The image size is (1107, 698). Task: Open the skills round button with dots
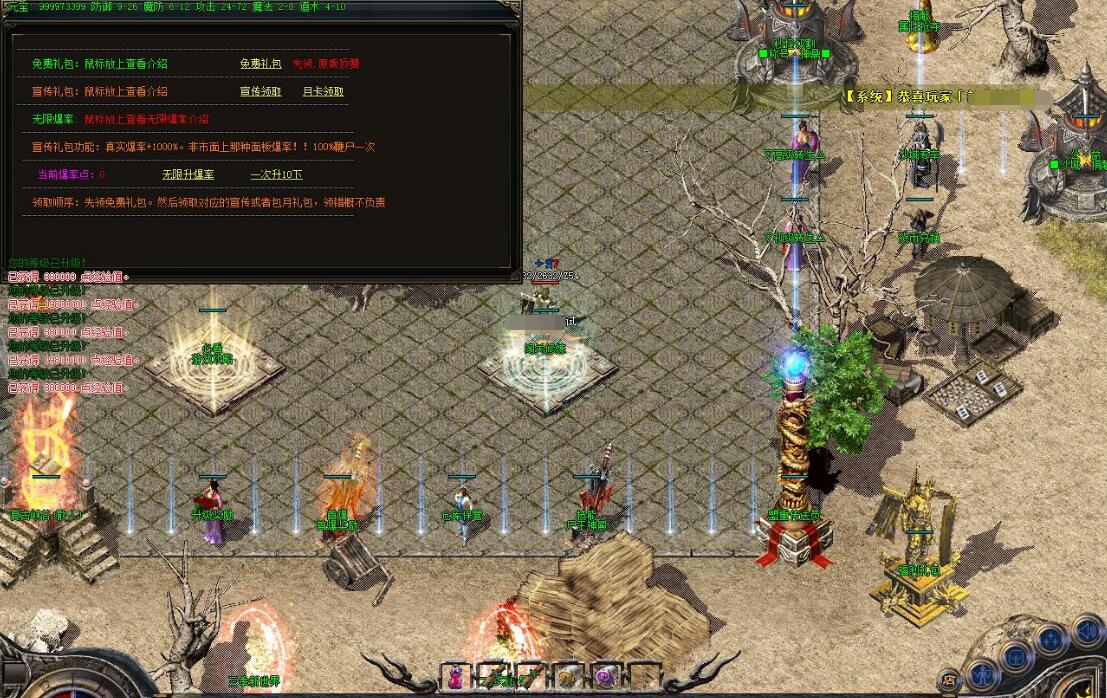(1049, 639)
